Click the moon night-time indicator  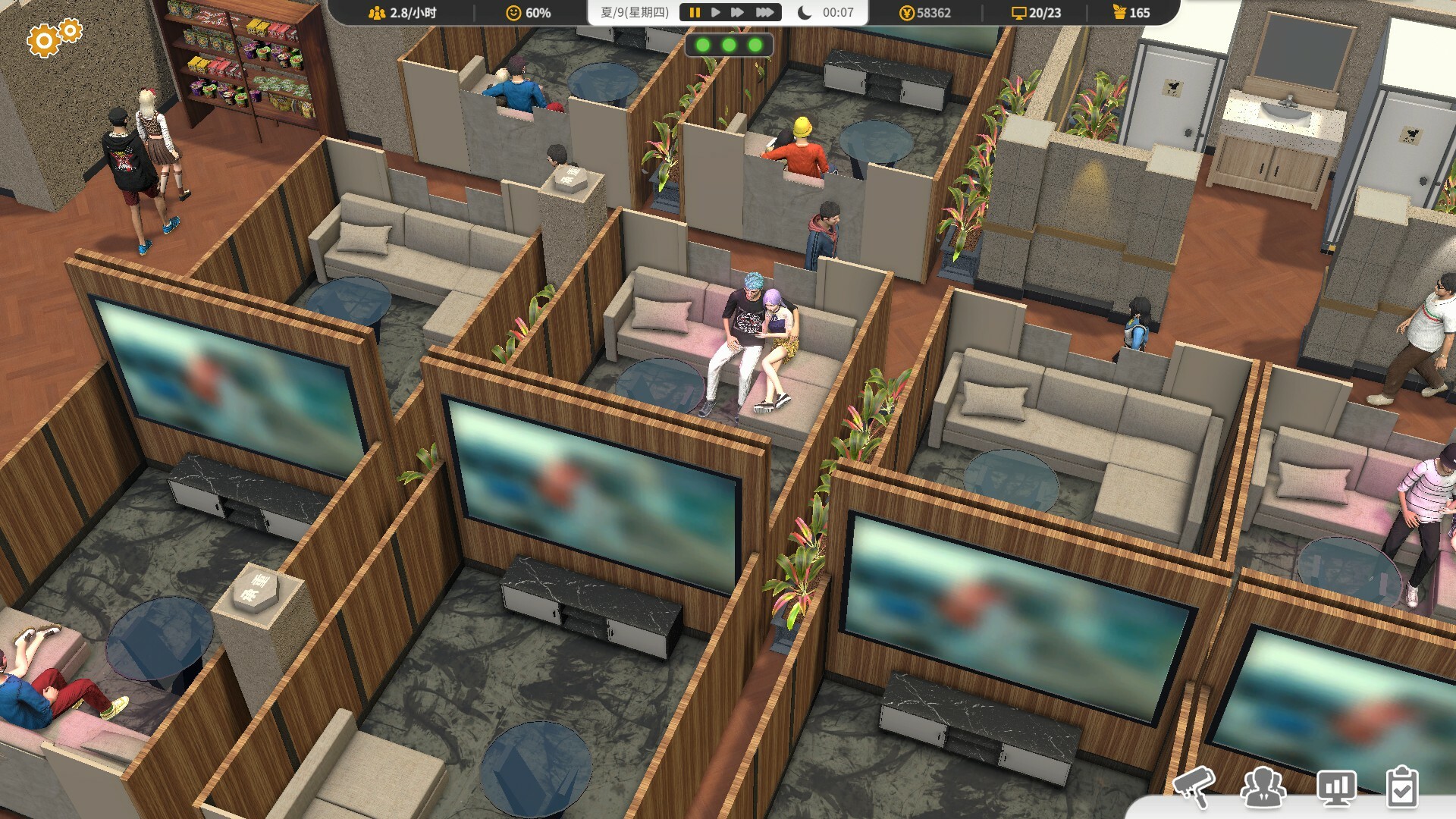tap(804, 12)
